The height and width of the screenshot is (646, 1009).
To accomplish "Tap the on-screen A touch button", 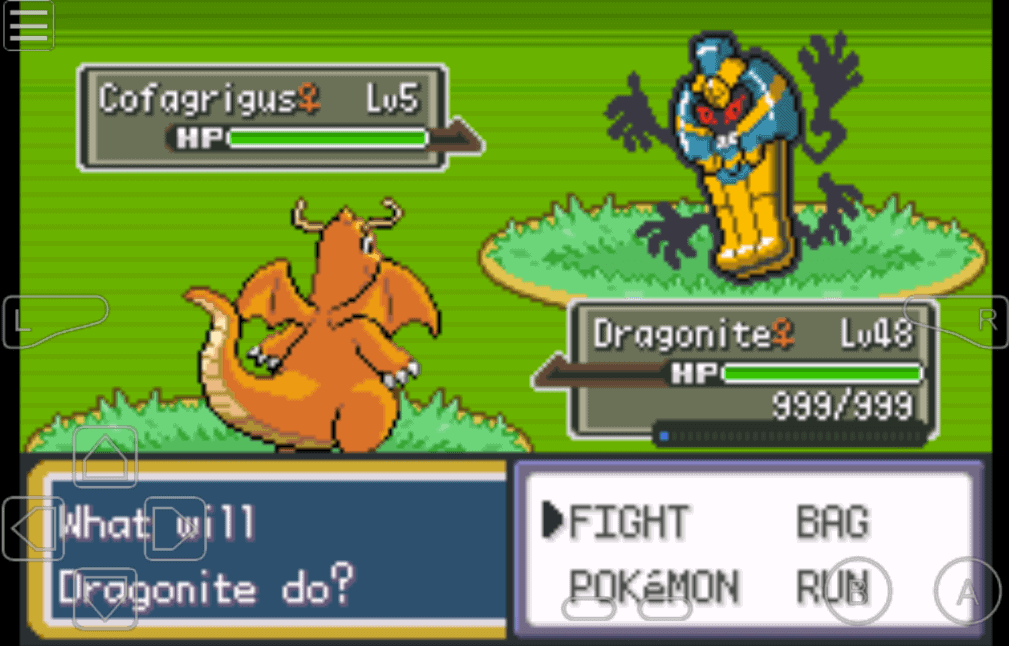I will [967, 592].
